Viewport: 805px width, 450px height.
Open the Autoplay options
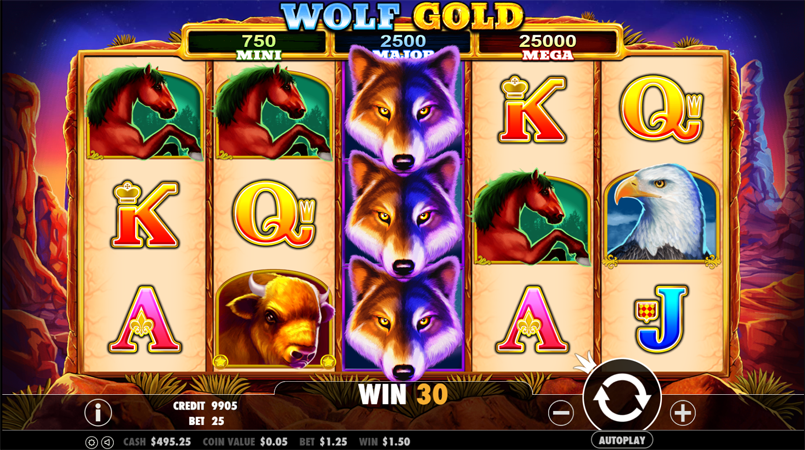click(x=621, y=440)
